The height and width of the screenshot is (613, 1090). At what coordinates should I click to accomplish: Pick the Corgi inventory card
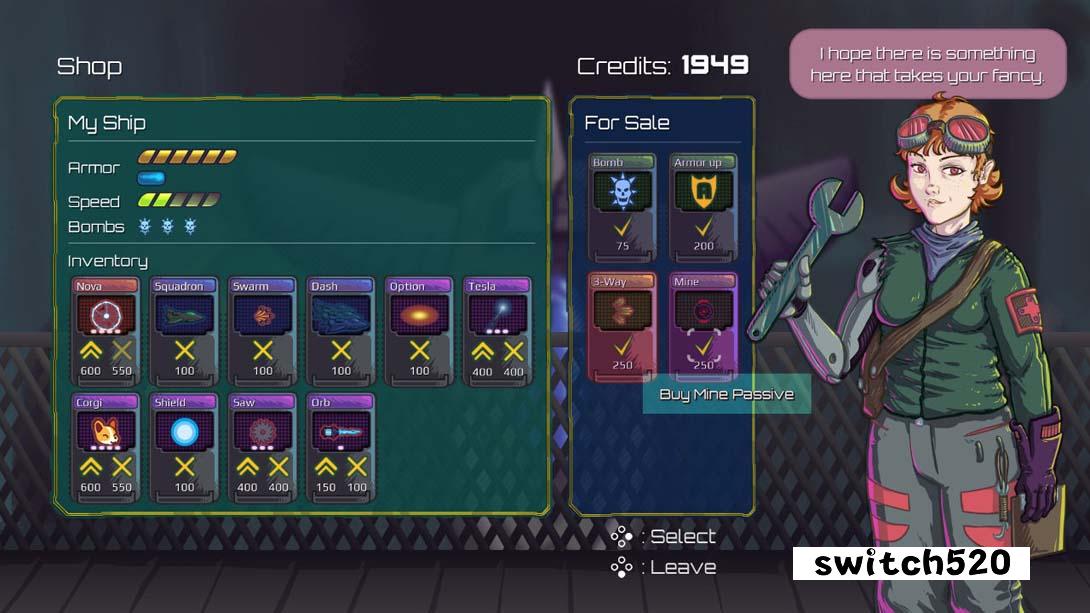point(106,446)
